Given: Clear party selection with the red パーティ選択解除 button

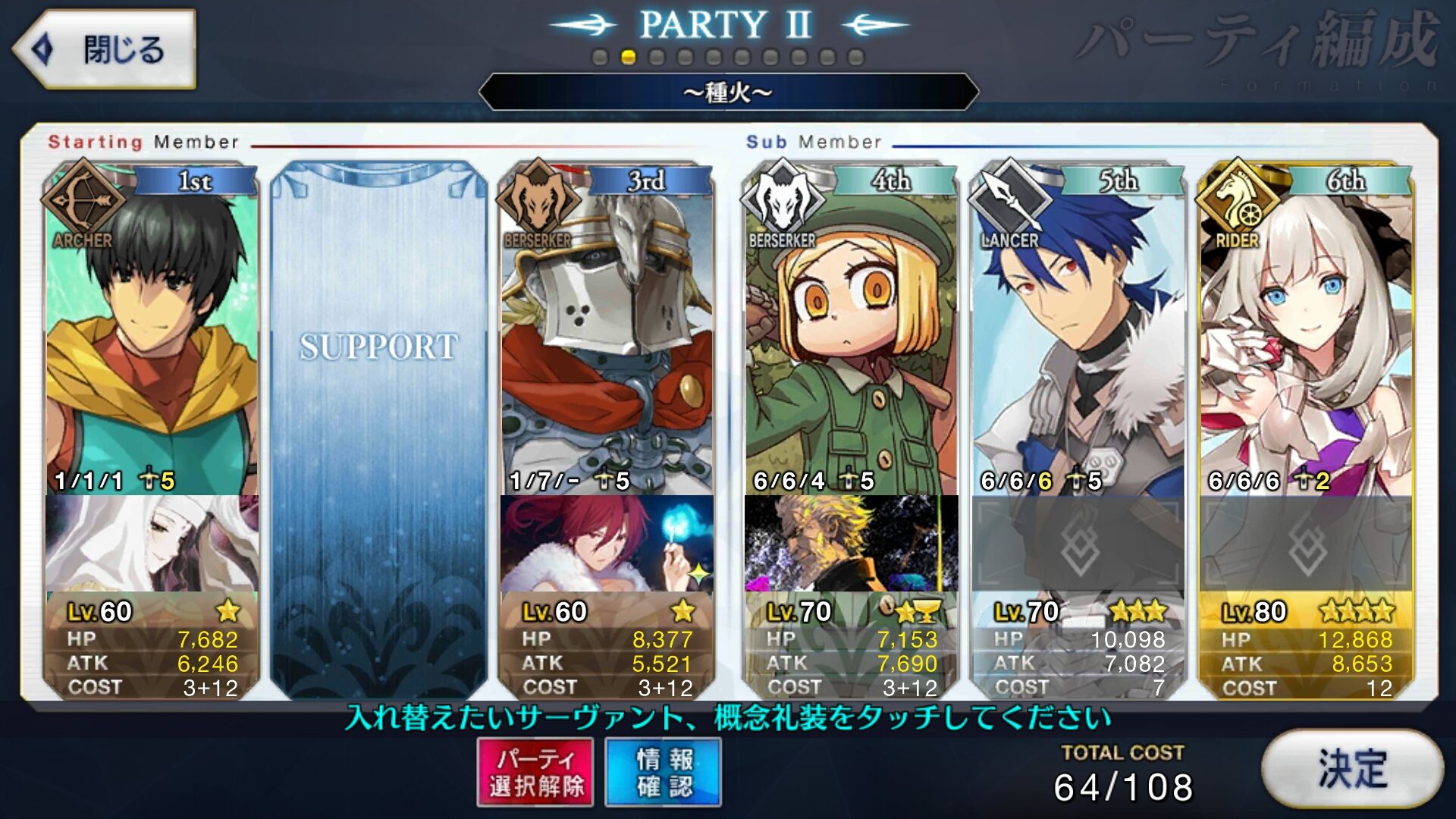Looking at the screenshot, I should 535,772.
